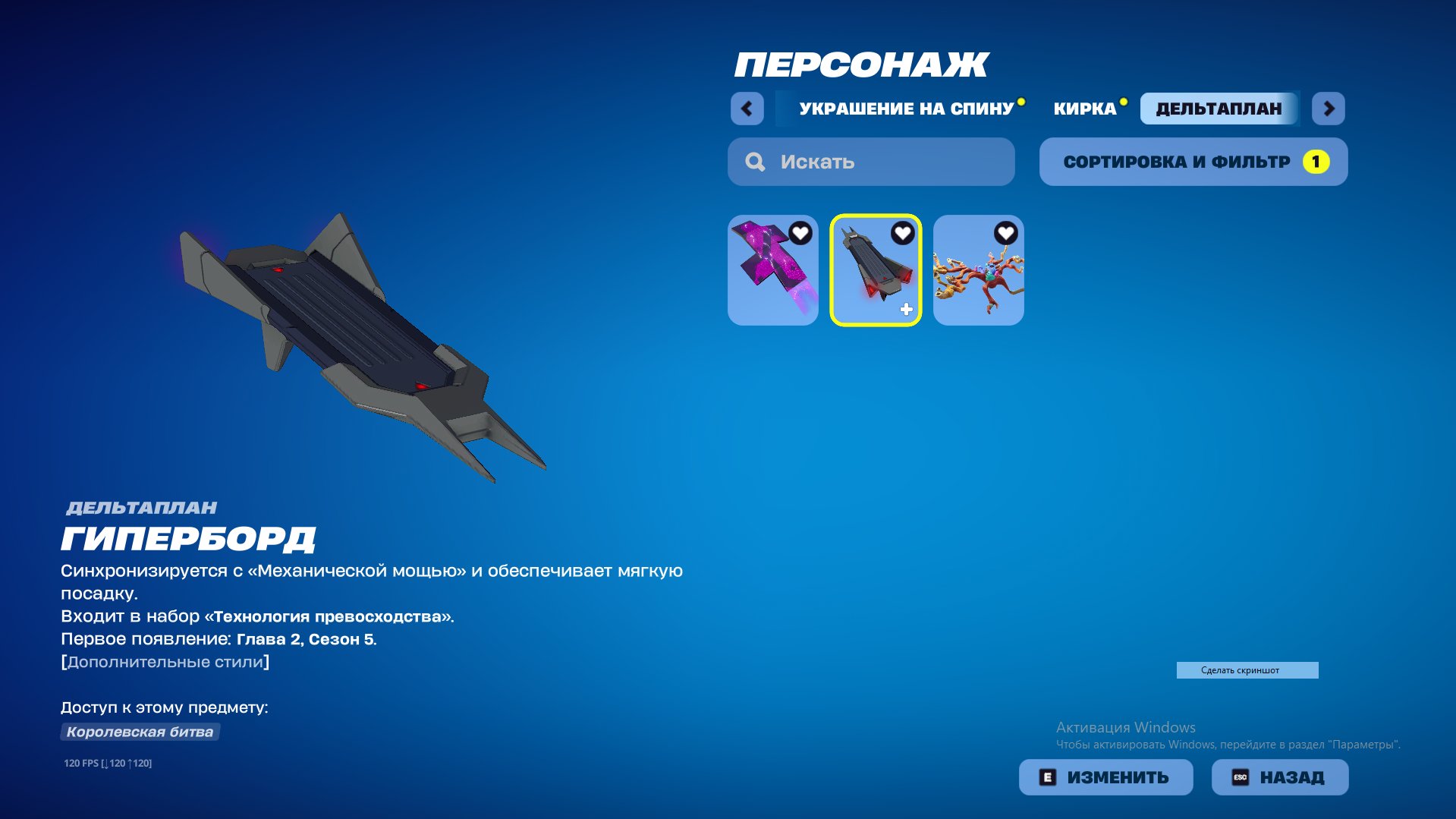This screenshot has width=1456, height=819.
Task: Click left arrow to previous cosmetic category
Action: 747,109
